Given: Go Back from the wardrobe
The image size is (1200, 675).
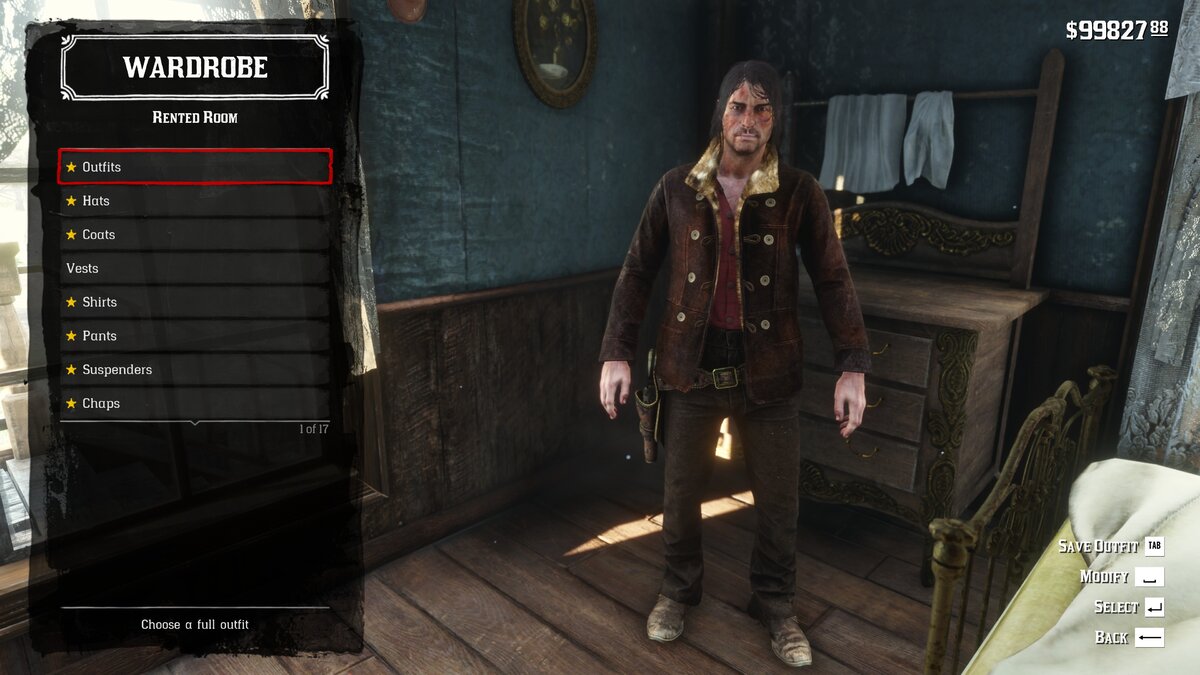Looking at the screenshot, I should (x=1129, y=637).
